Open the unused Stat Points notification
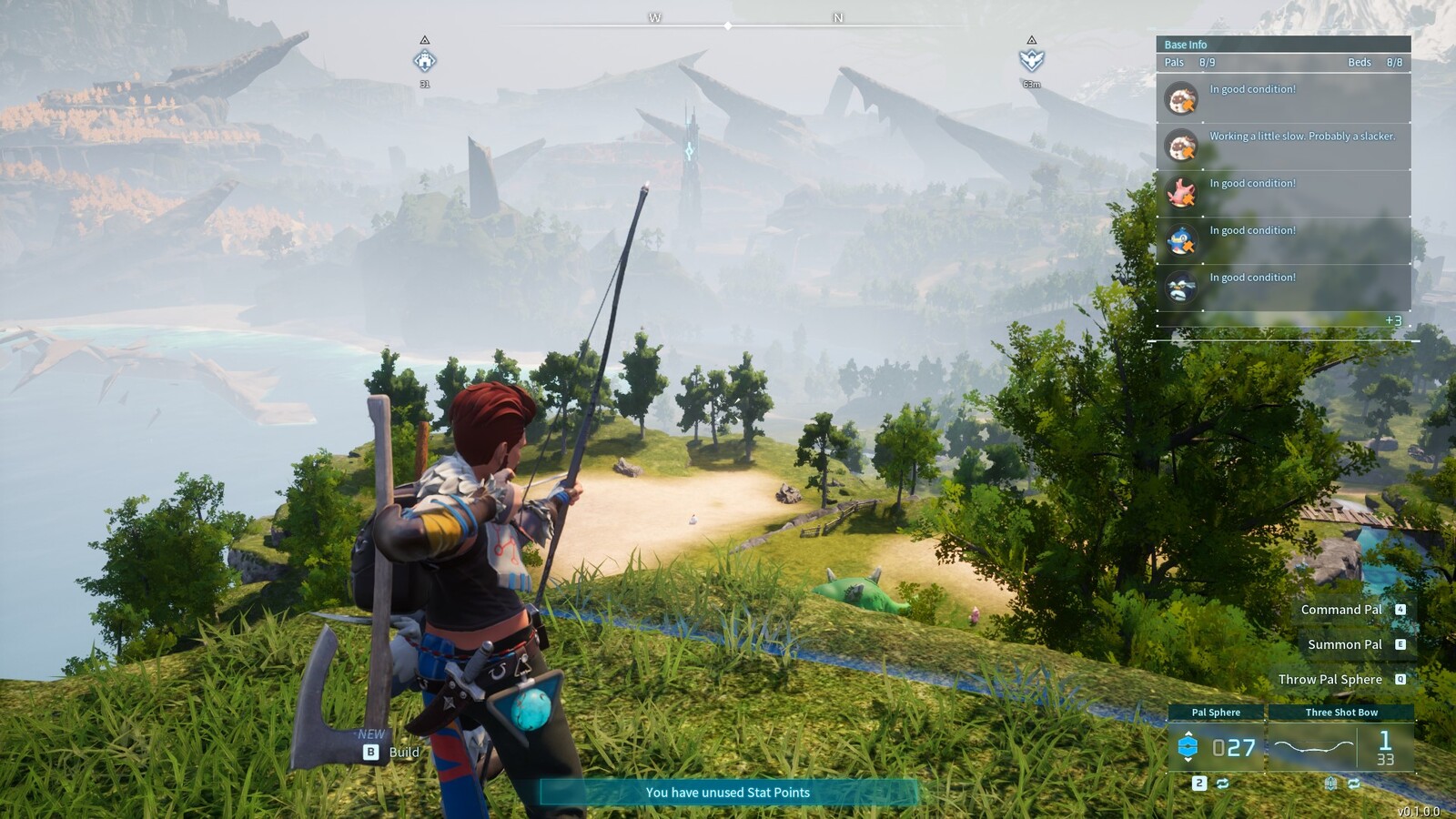Viewport: 1456px width, 819px height. pos(728,793)
